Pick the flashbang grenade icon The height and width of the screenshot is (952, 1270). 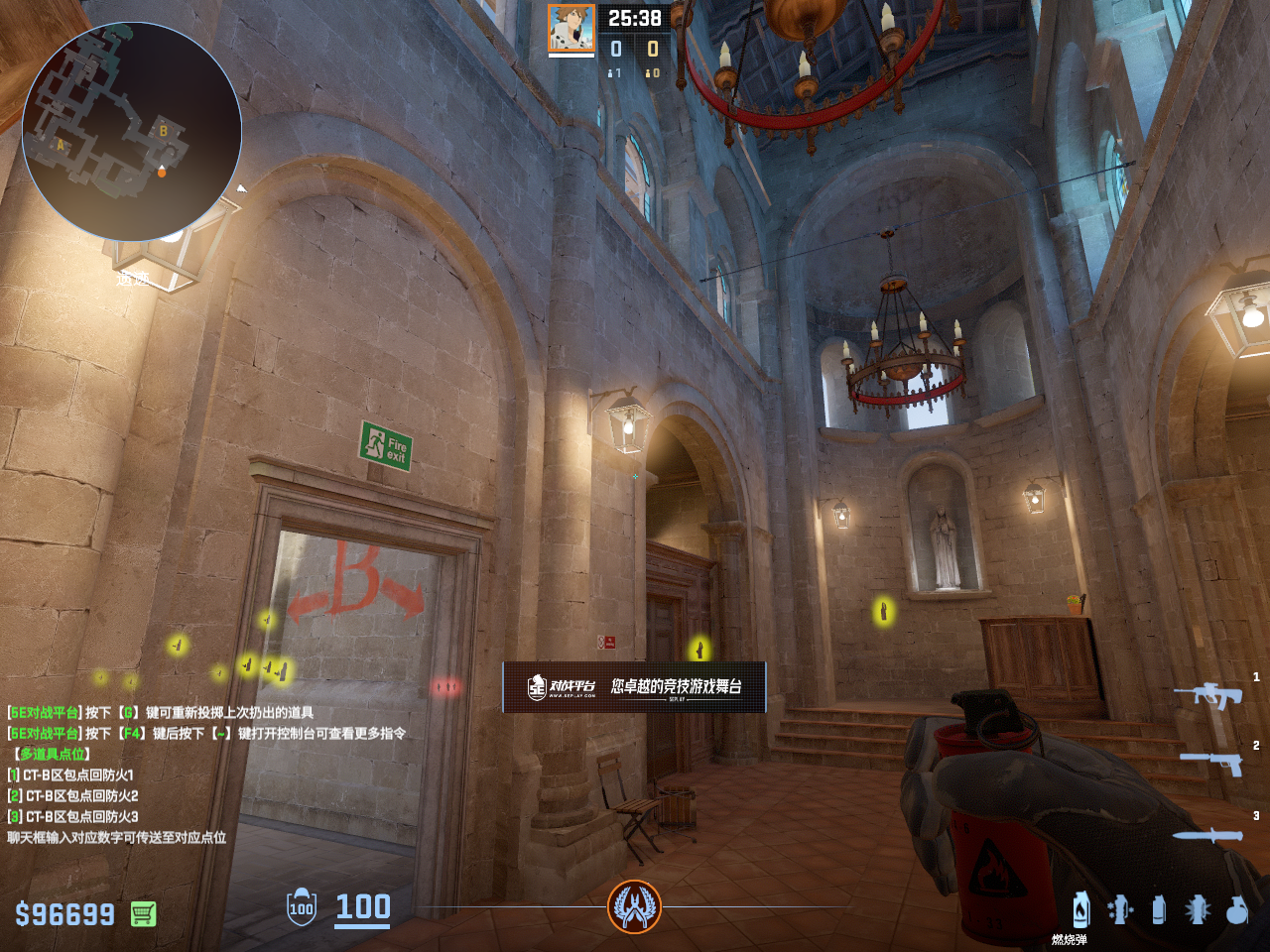click(x=1120, y=909)
